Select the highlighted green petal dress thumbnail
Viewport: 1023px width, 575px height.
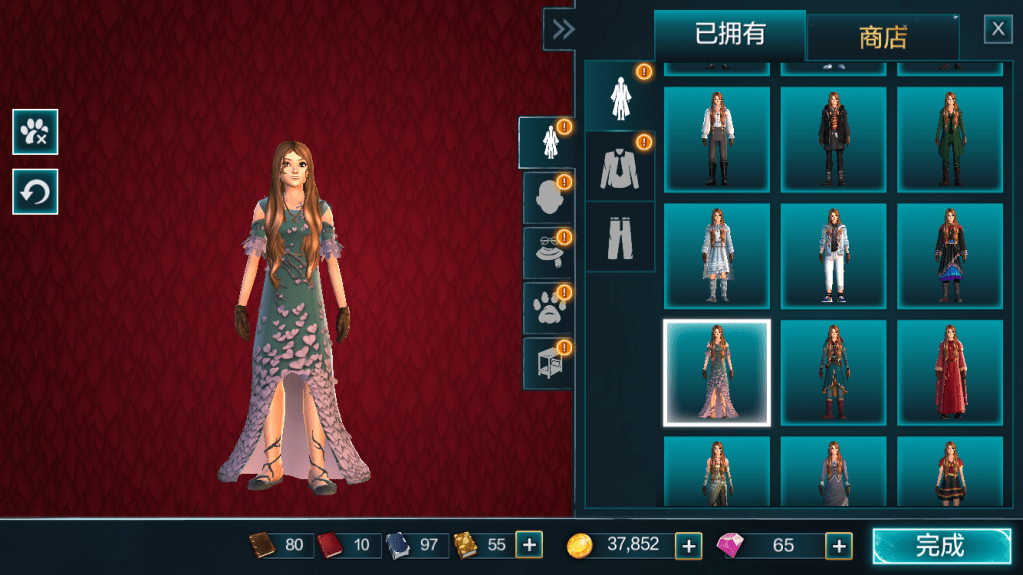(x=716, y=373)
